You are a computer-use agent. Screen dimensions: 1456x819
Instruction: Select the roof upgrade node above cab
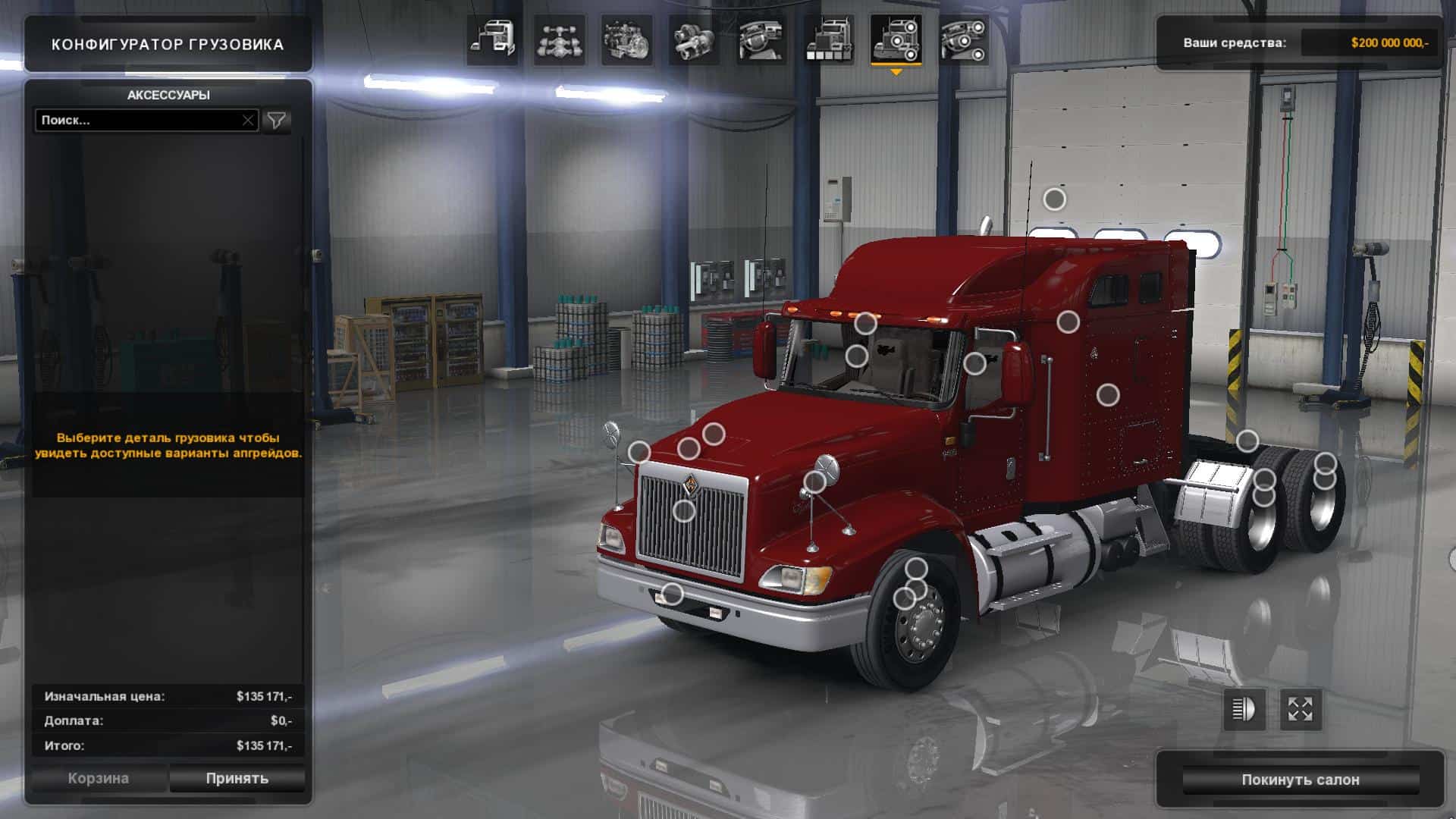(1054, 199)
